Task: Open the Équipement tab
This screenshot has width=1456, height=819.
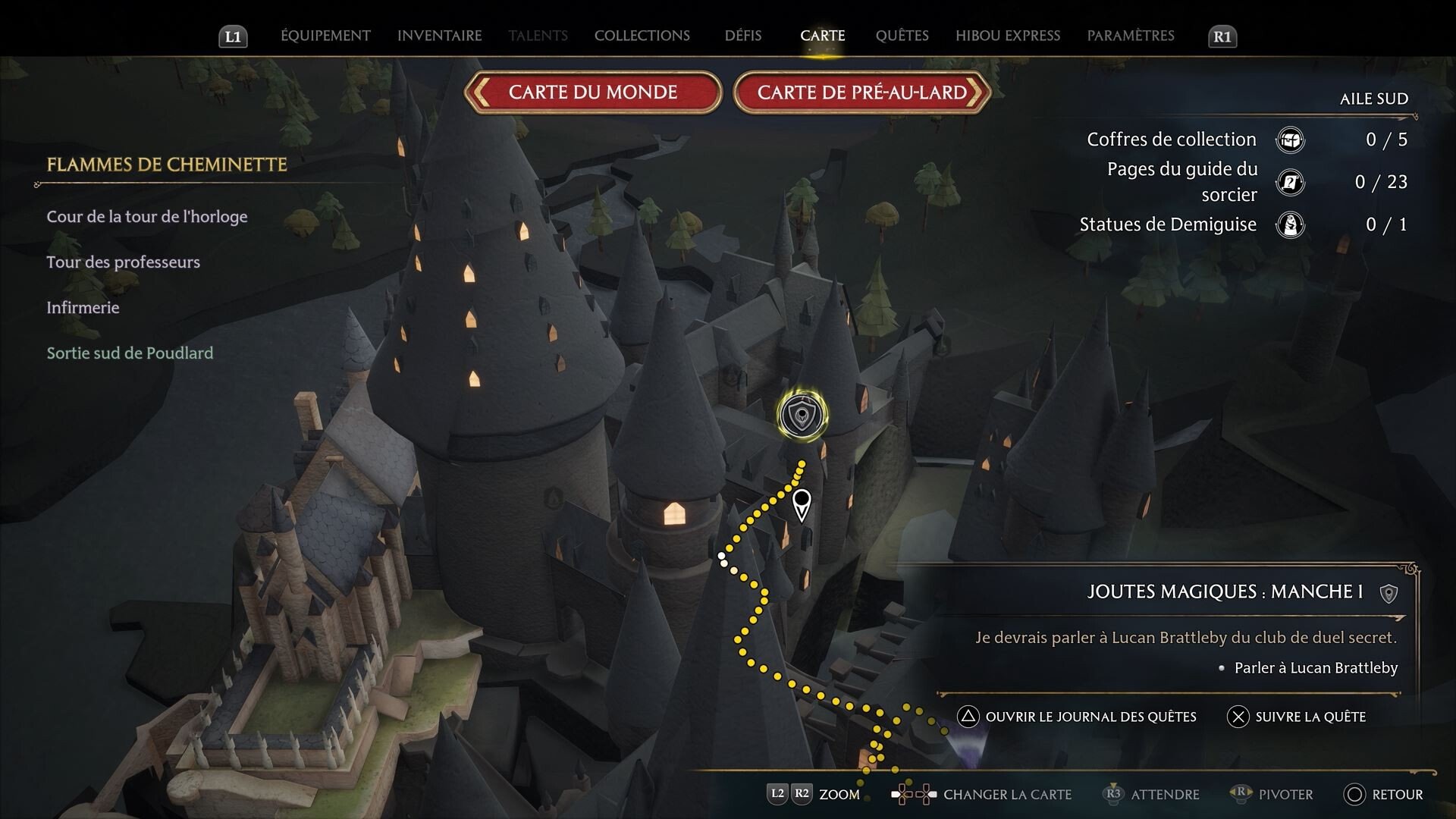Action: 325,36
